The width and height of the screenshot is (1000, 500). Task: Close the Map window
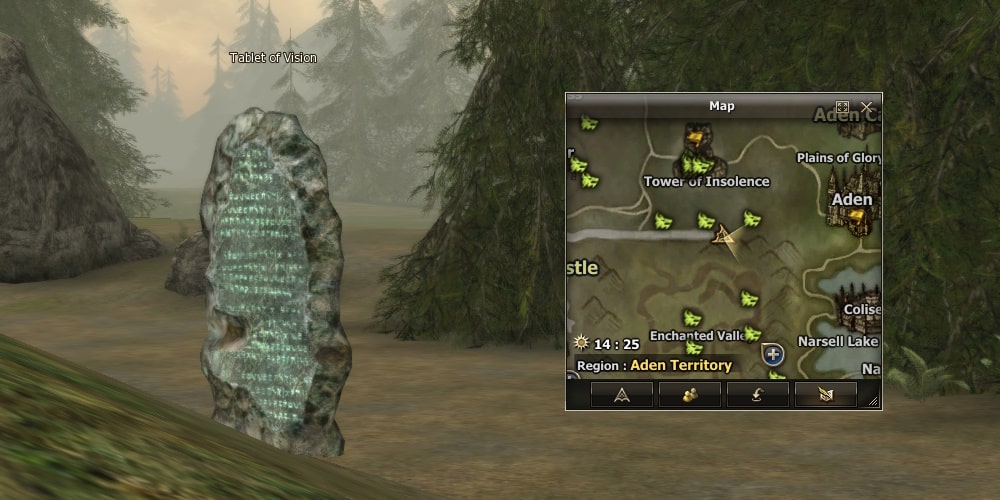pos(866,106)
